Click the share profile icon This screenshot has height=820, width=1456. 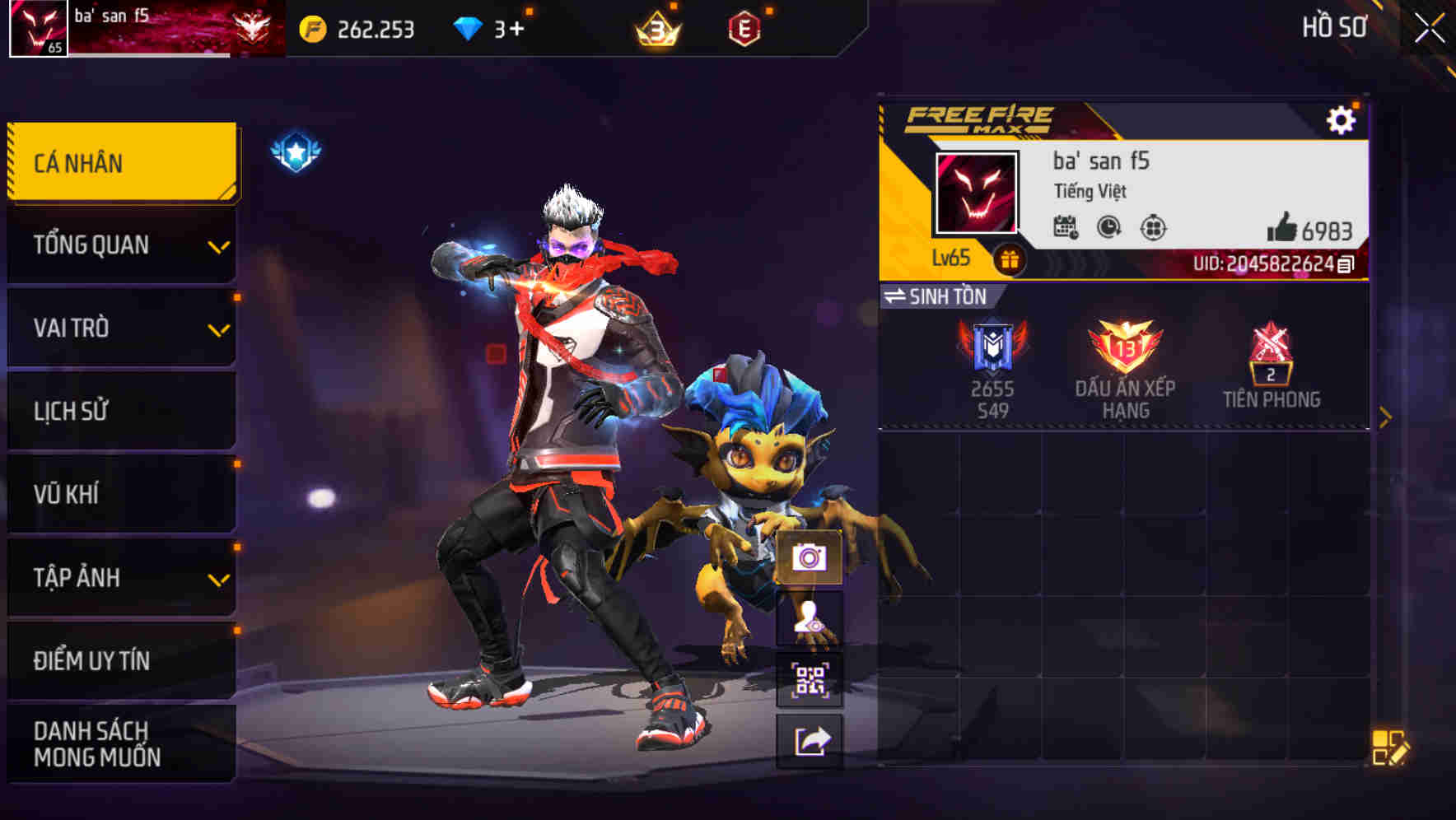[811, 739]
